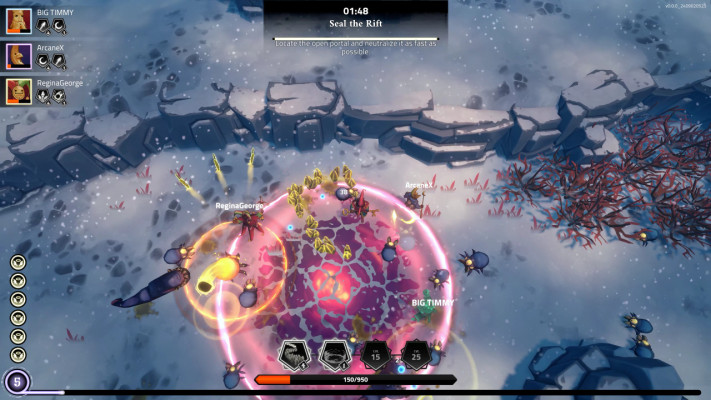Open the Seal the Rift objective tracker
Screen dimensions: 711x400
pos(358,23)
